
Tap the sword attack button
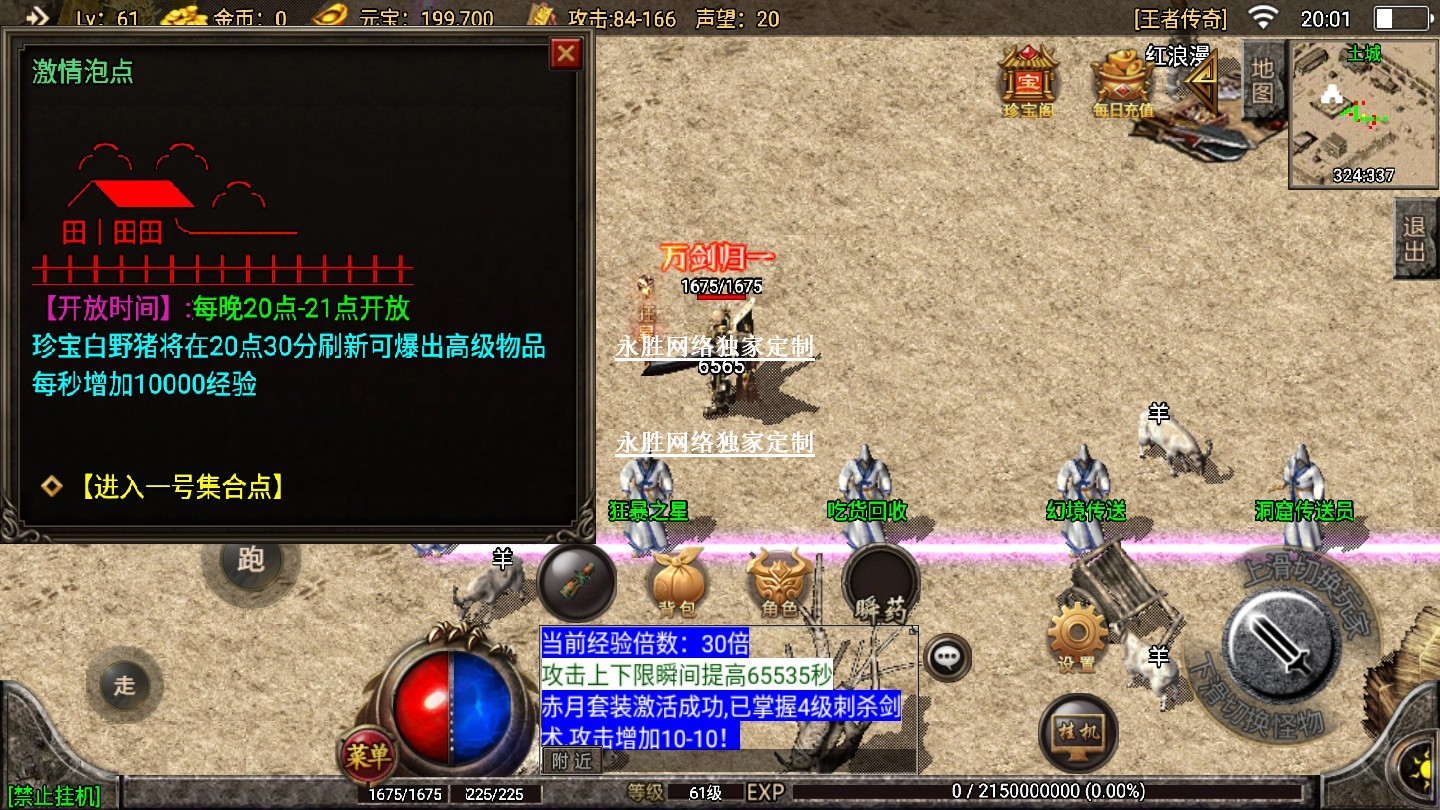tap(1282, 641)
